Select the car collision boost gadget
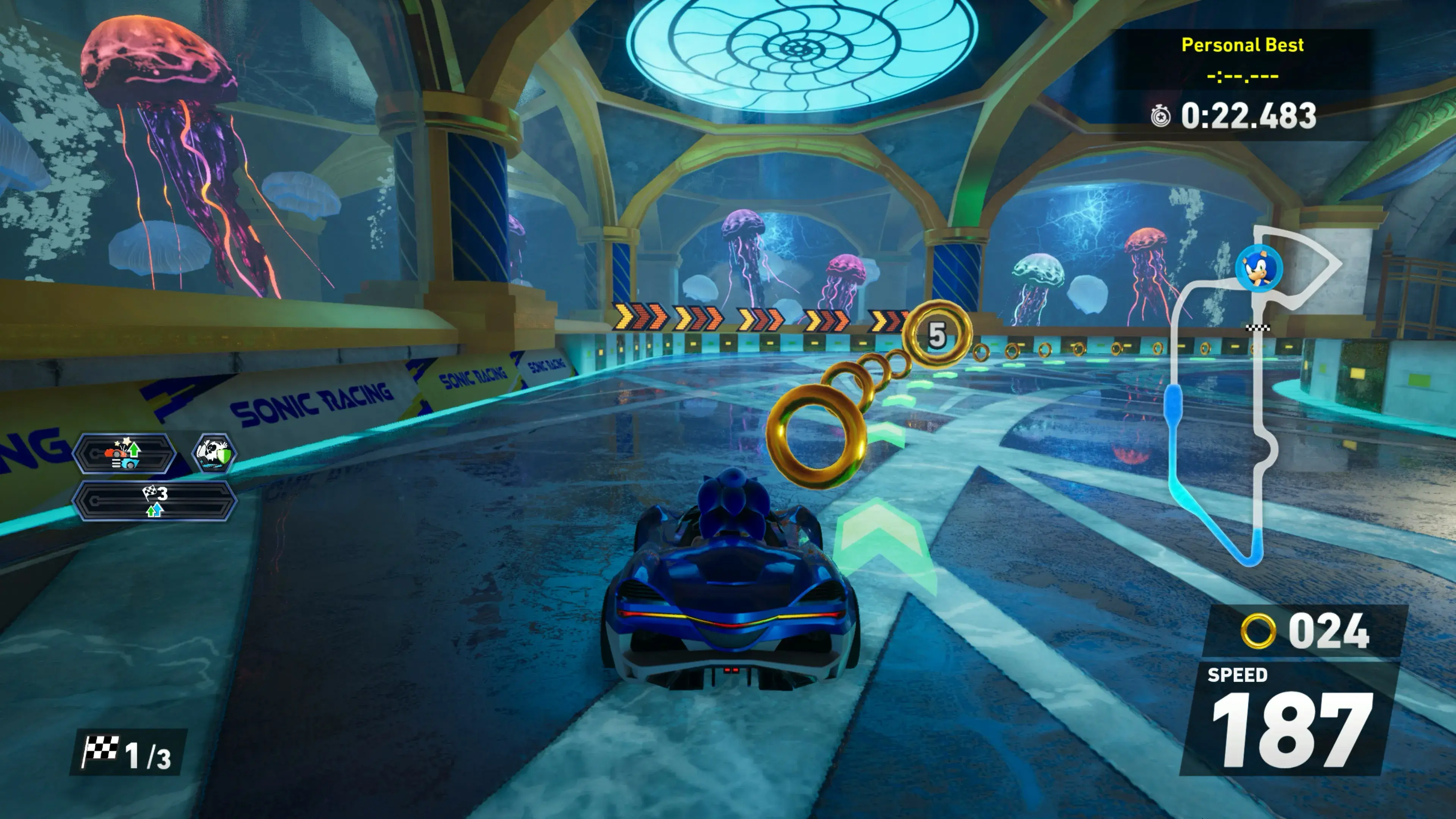The height and width of the screenshot is (819, 1456). point(124,454)
